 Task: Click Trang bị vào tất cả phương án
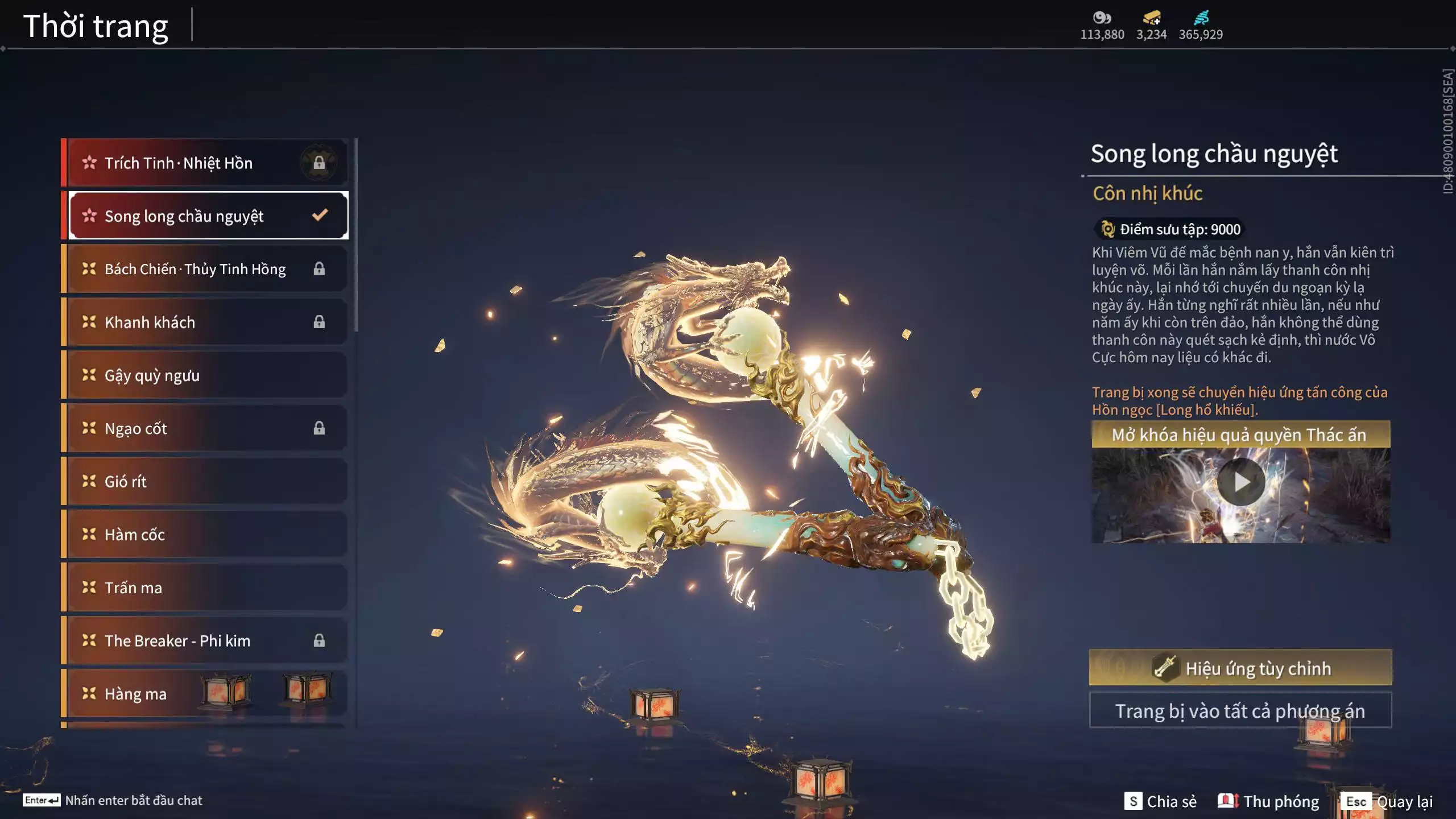[x=1240, y=711]
